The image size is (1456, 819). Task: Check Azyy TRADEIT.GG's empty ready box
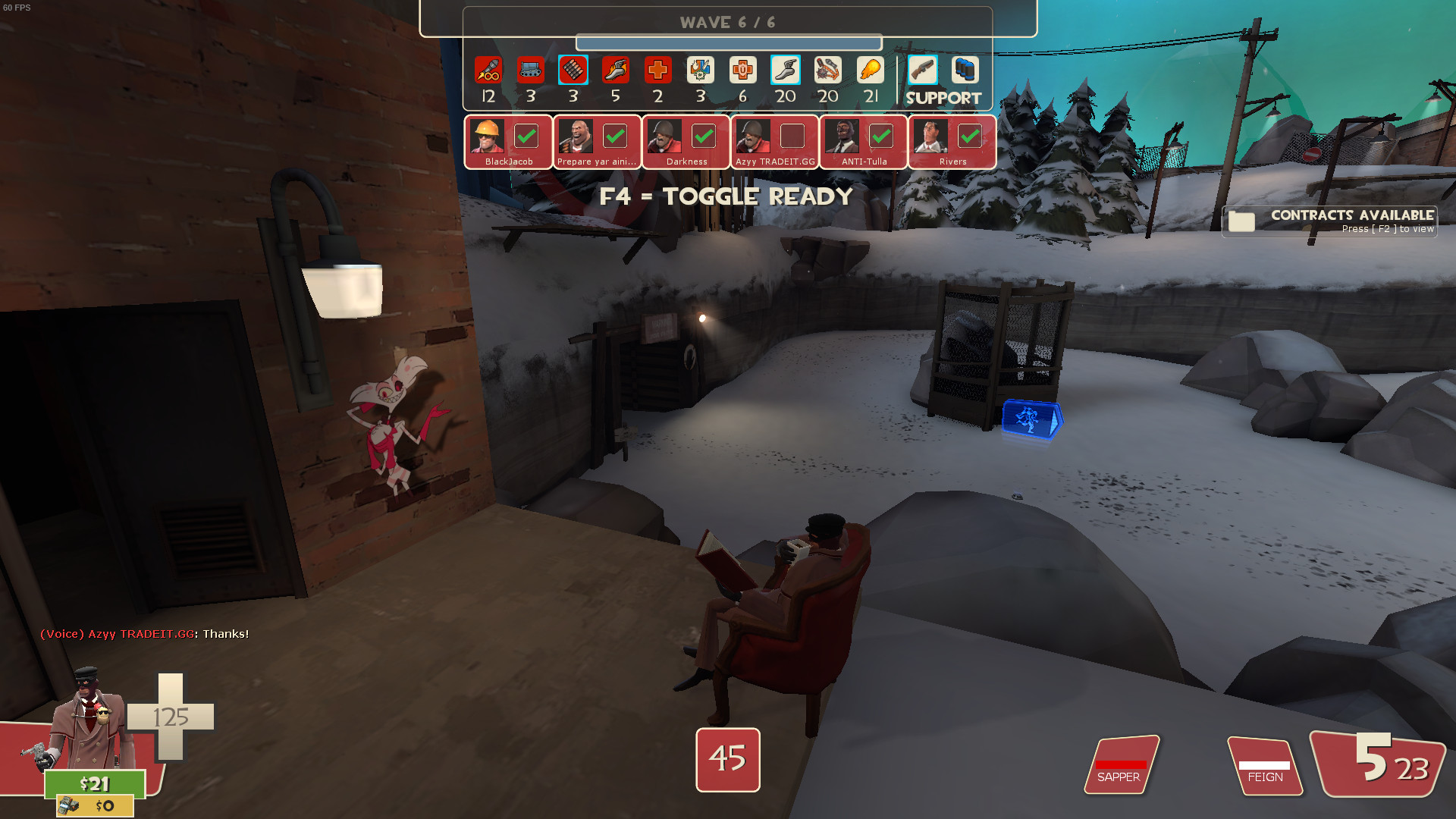point(793,136)
